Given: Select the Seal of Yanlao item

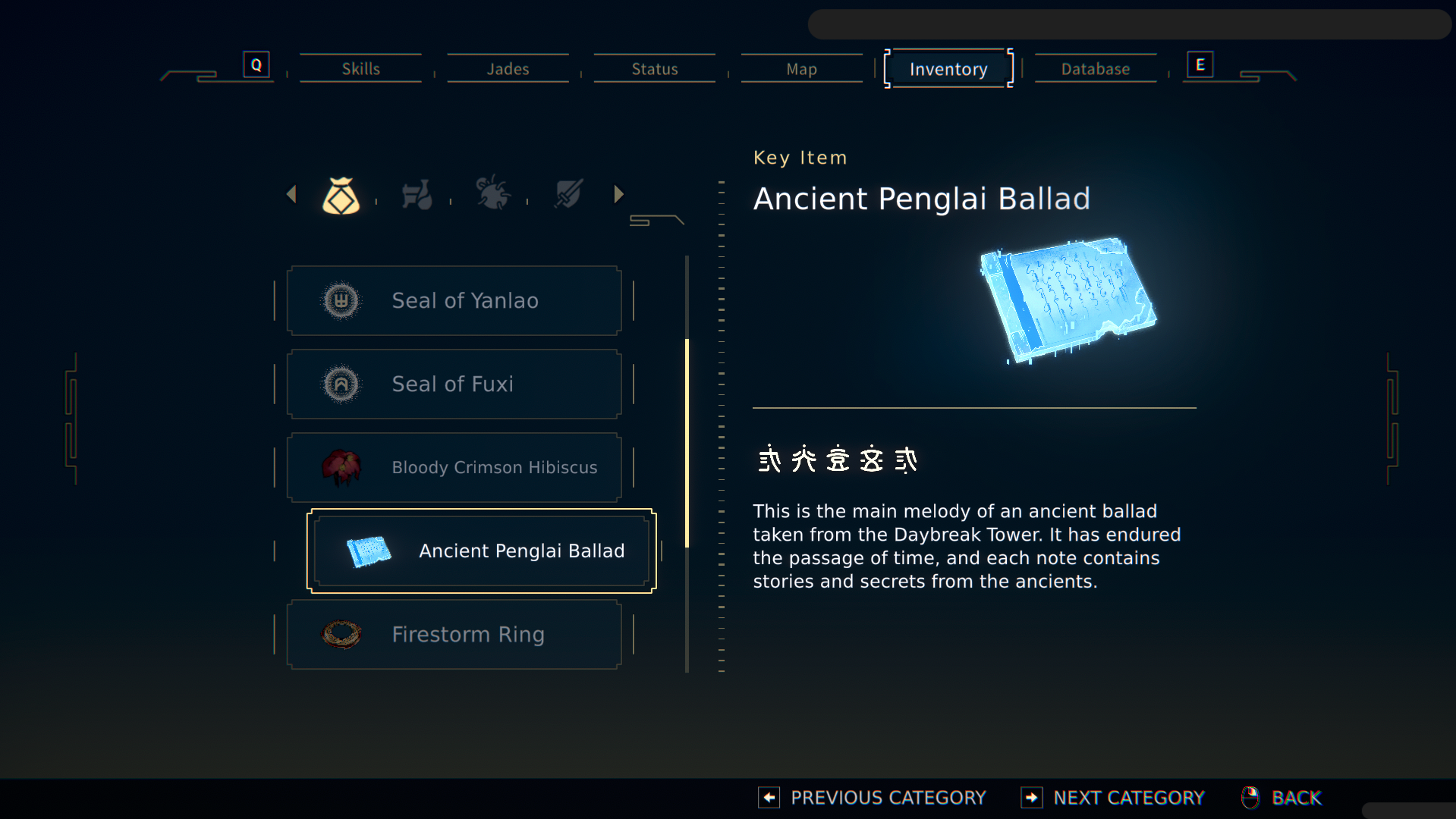Looking at the screenshot, I should pyautogui.click(x=454, y=300).
